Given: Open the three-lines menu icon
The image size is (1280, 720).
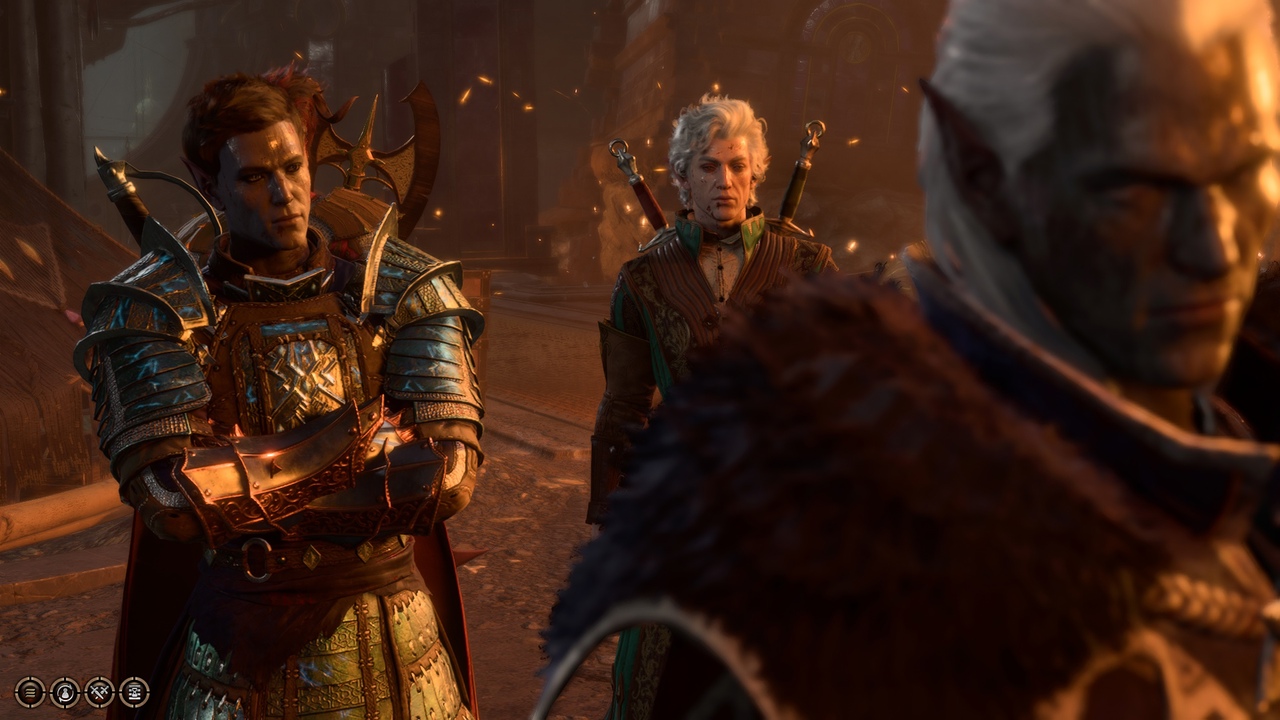Looking at the screenshot, I should (30, 692).
